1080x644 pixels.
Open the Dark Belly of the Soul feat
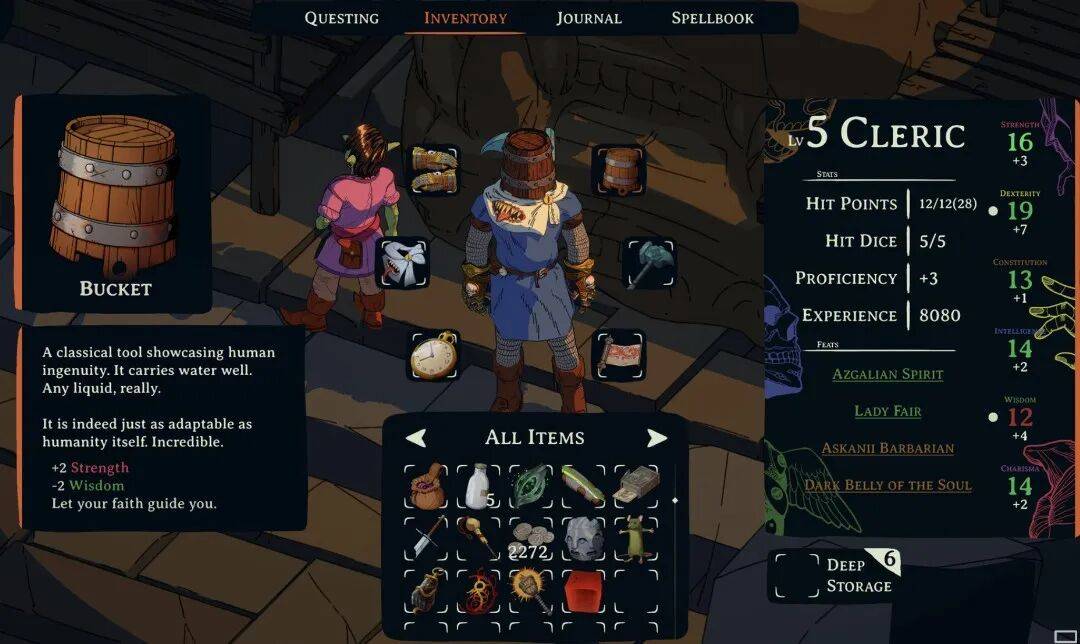point(887,485)
